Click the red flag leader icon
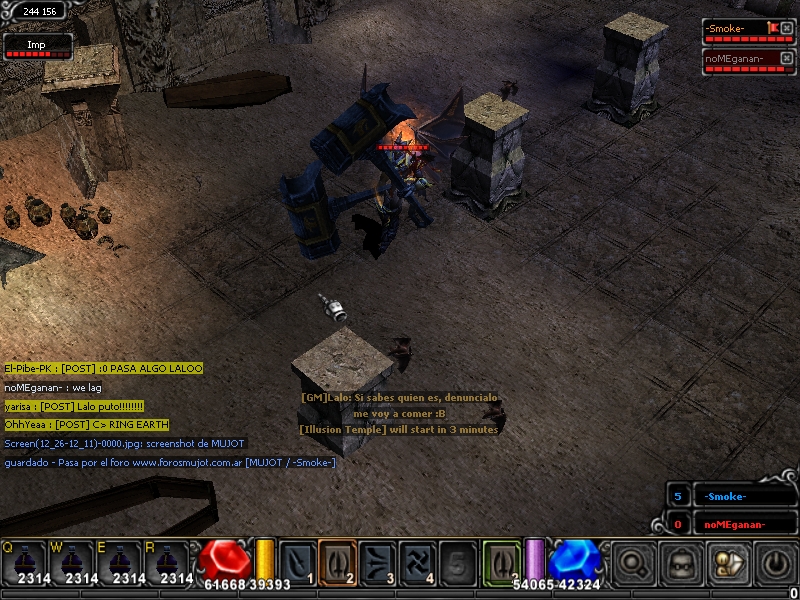The width and height of the screenshot is (800, 600). [x=772, y=28]
